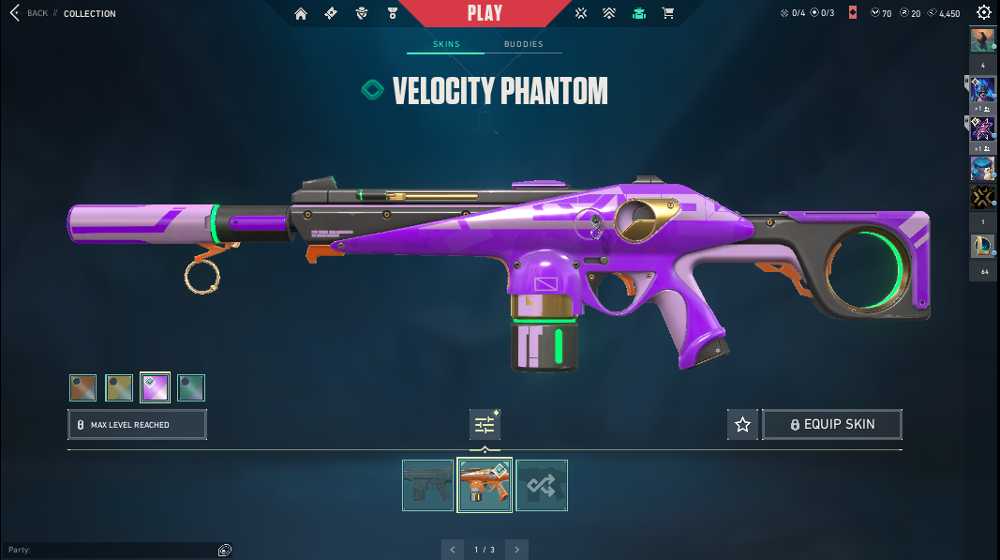Select the orange Velocity Phantom thumbnail
Image resolution: width=1000 pixels, height=560 pixels.
tap(485, 485)
